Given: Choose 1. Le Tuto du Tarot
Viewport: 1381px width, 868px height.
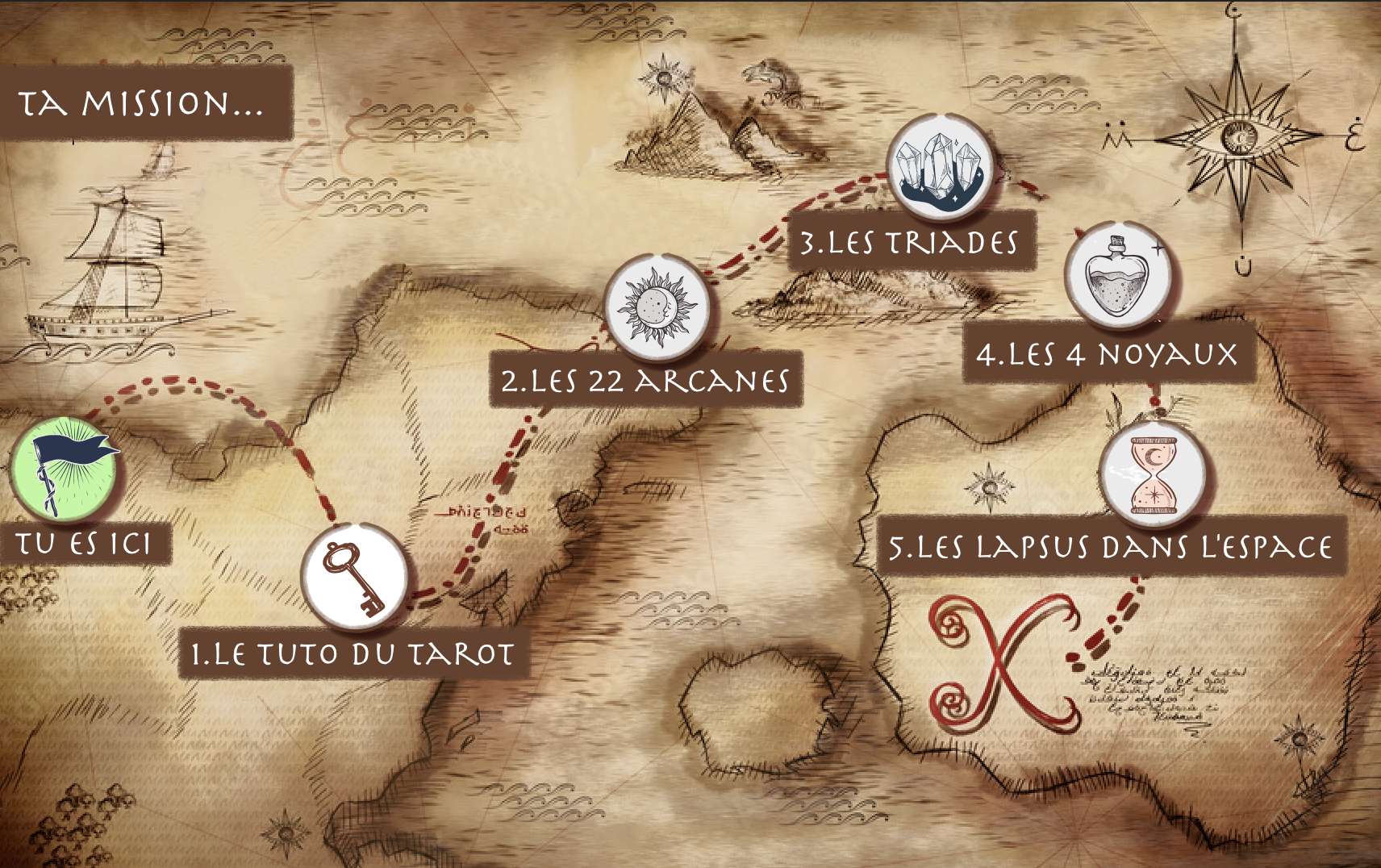Looking at the screenshot, I should point(353,653).
